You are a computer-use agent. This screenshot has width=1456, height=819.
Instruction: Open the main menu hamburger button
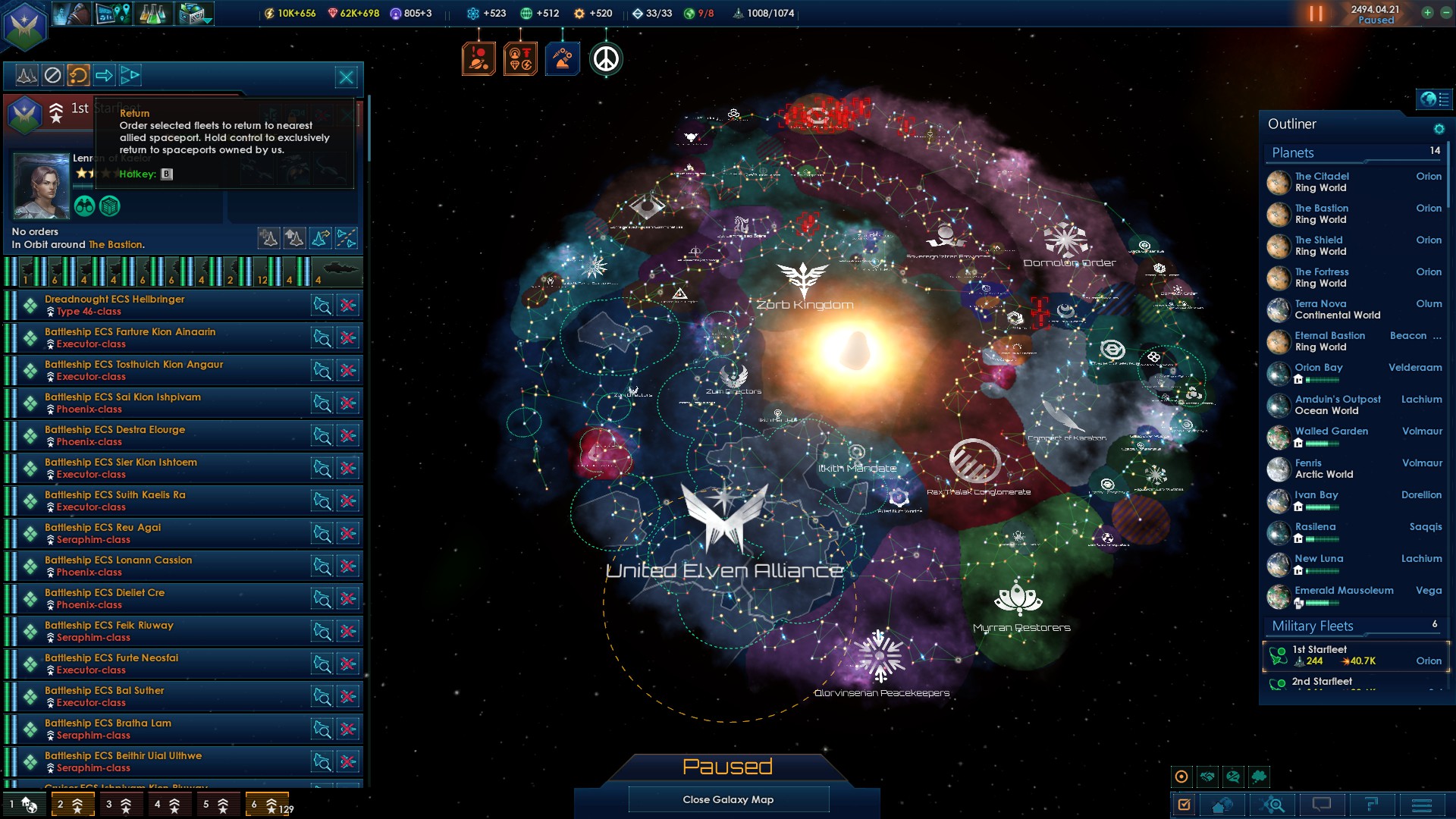click(x=1422, y=805)
